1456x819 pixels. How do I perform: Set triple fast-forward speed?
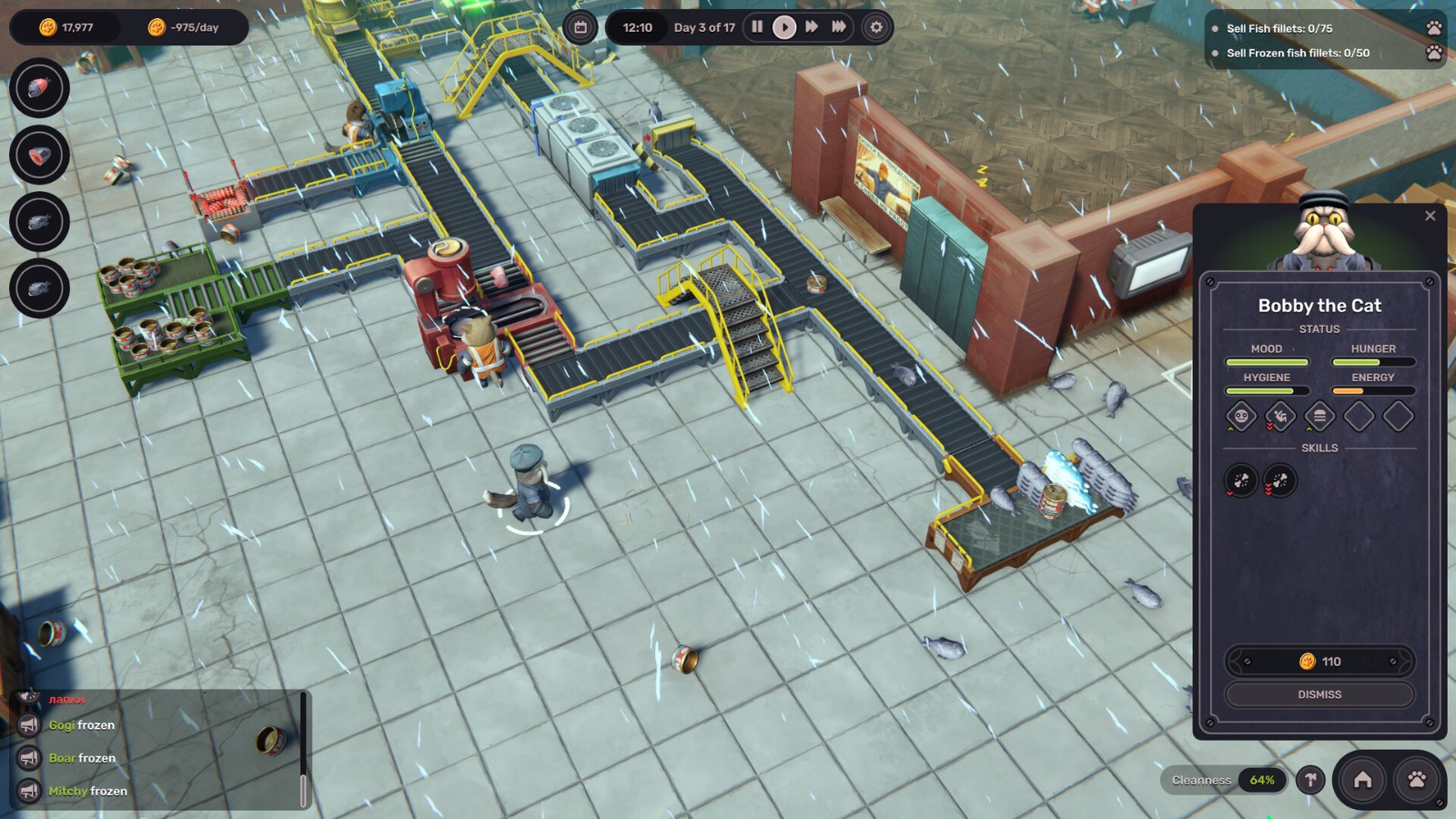[839, 27]
